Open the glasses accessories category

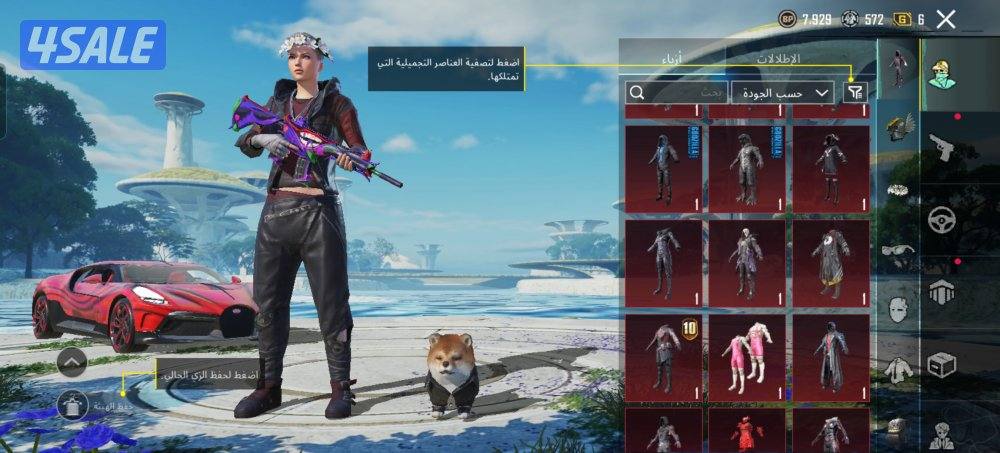pos(898,250)
